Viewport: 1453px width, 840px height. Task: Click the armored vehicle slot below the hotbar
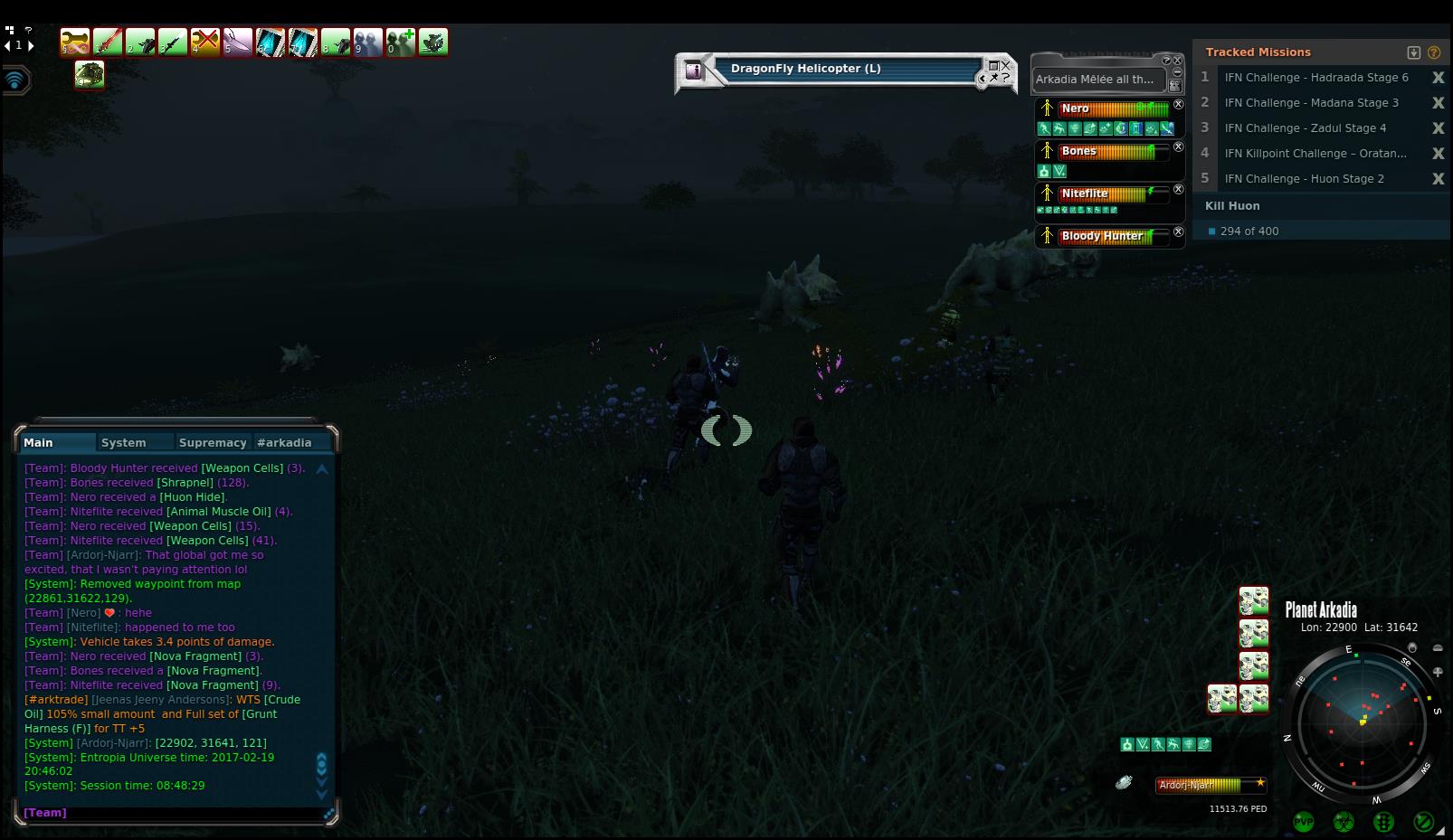click(90, 75)
